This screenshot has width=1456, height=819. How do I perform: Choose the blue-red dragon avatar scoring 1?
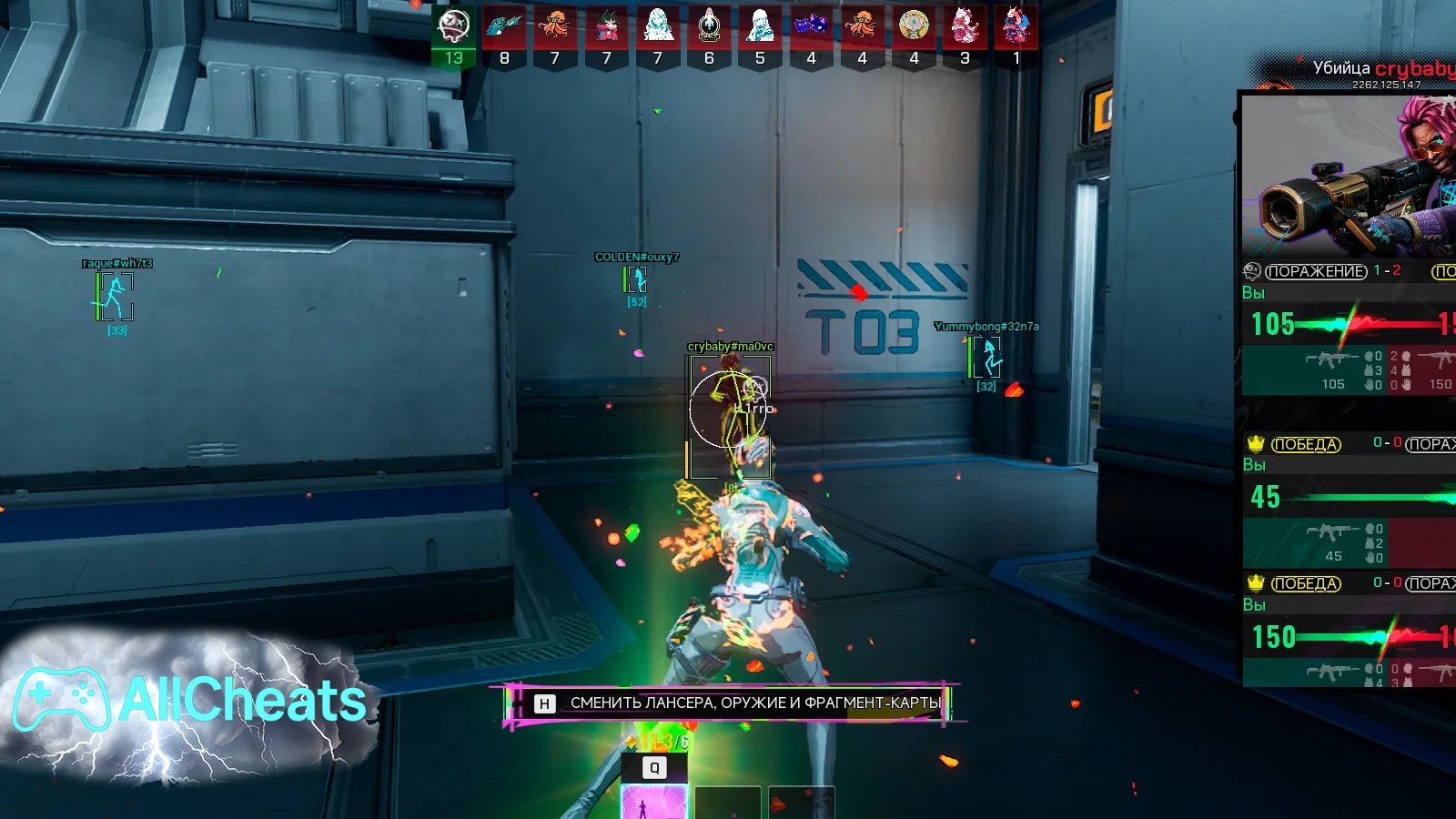point(1016,26)
